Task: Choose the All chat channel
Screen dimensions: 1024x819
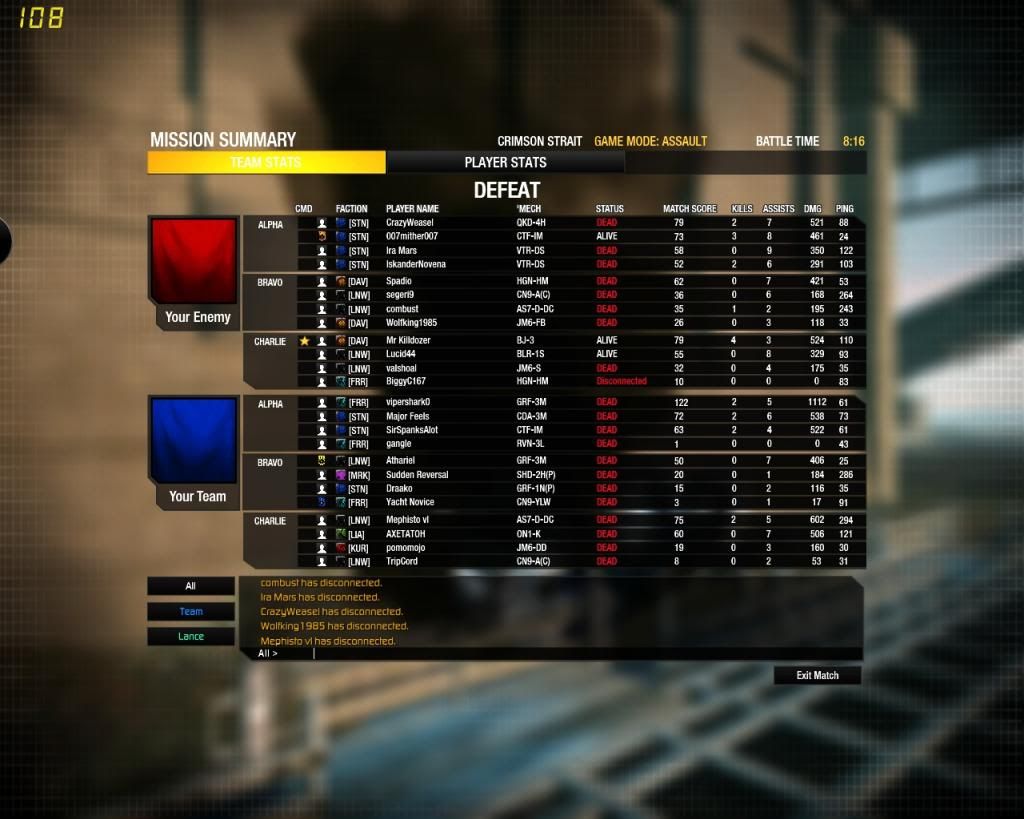Action: pyautogui.click(x=190, y=586)
